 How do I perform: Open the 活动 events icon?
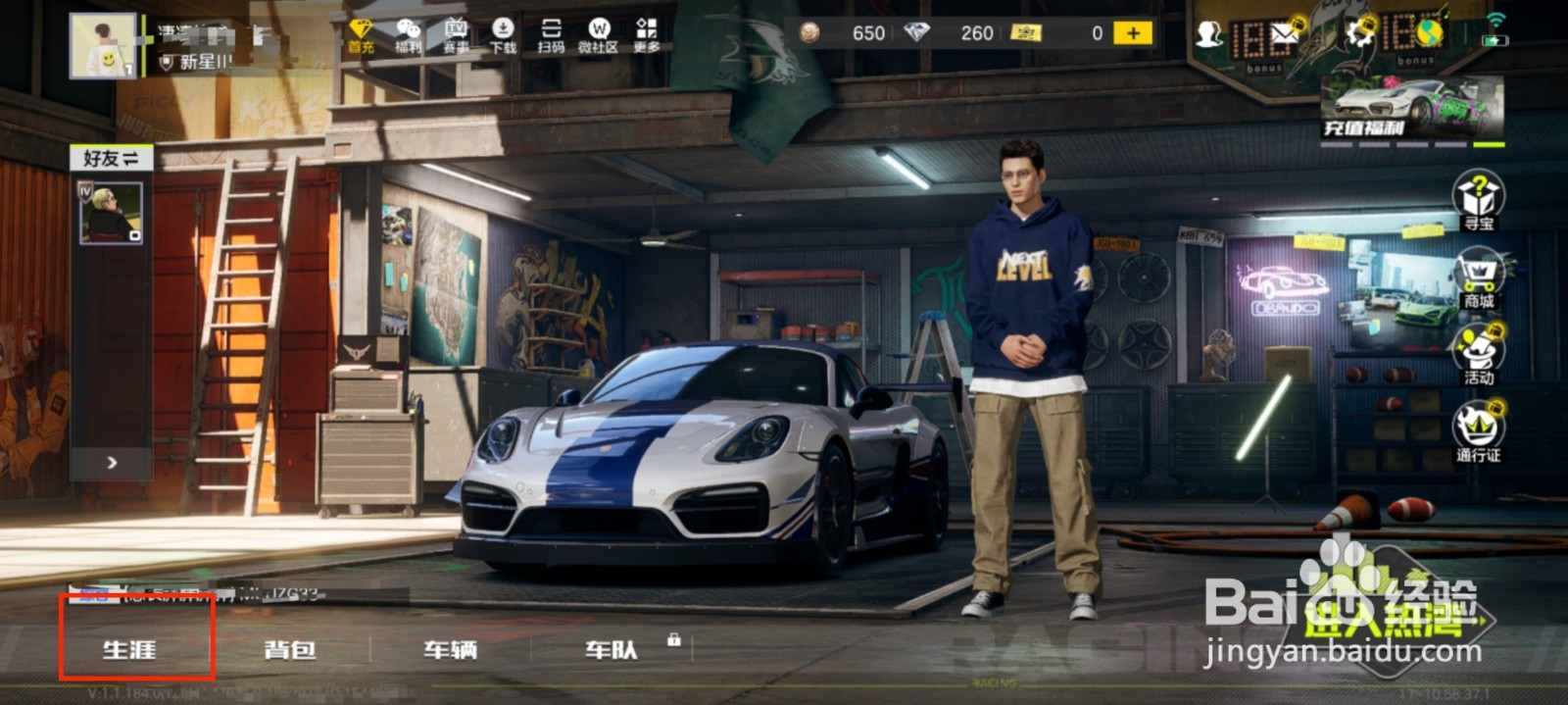pyautogui.click(x=1479, y=355)
